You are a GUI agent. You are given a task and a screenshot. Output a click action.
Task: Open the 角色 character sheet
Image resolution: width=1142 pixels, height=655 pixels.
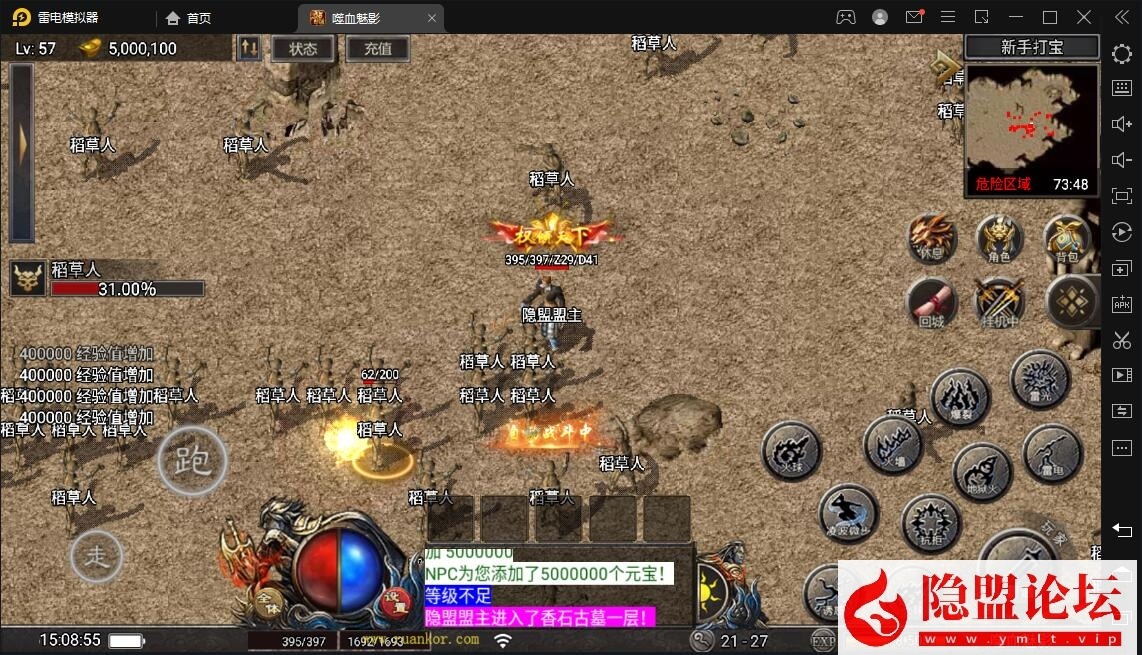(998, 240)
